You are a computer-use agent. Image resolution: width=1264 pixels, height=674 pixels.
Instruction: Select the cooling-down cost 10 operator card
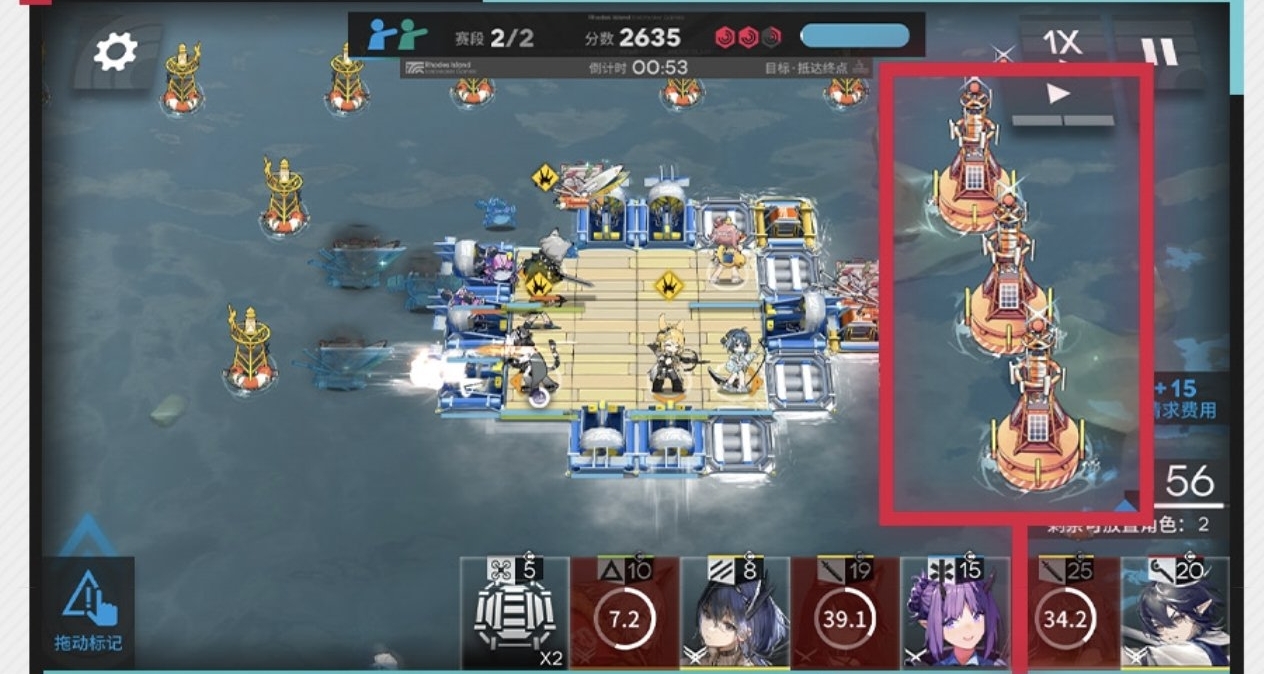624,613
